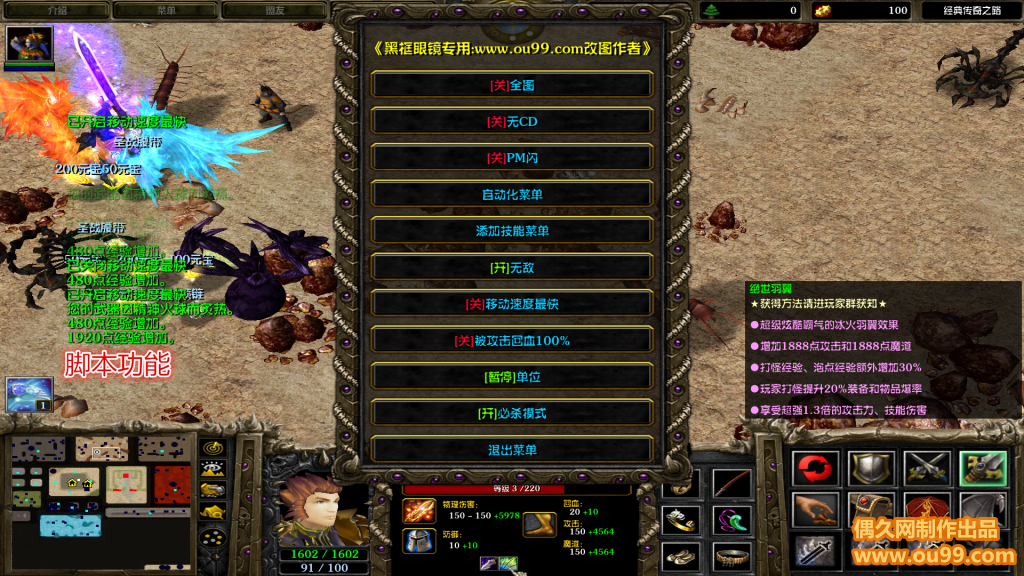The height and width of the screenshot is (576, 1024).
Task: Select the belt inventory item
Action: [x=731, y=556]
